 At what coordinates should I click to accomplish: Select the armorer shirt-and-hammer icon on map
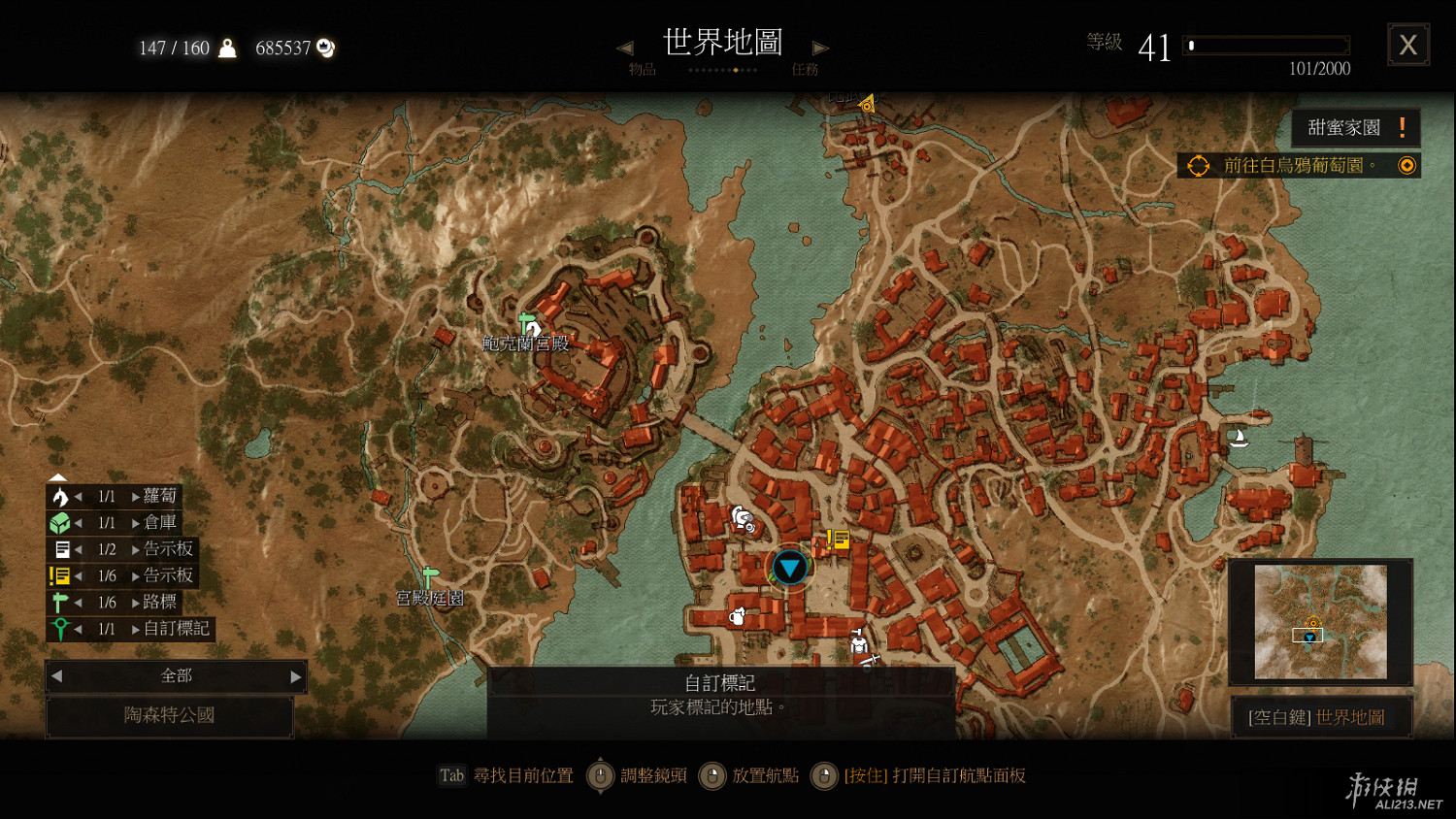(859, 642)
